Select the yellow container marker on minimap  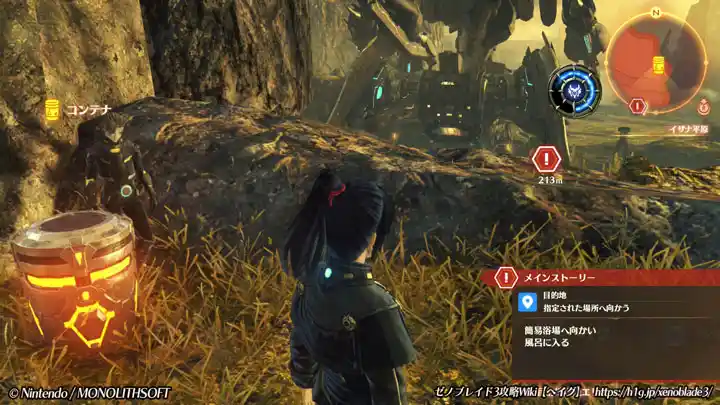click(x=659, y=65)
